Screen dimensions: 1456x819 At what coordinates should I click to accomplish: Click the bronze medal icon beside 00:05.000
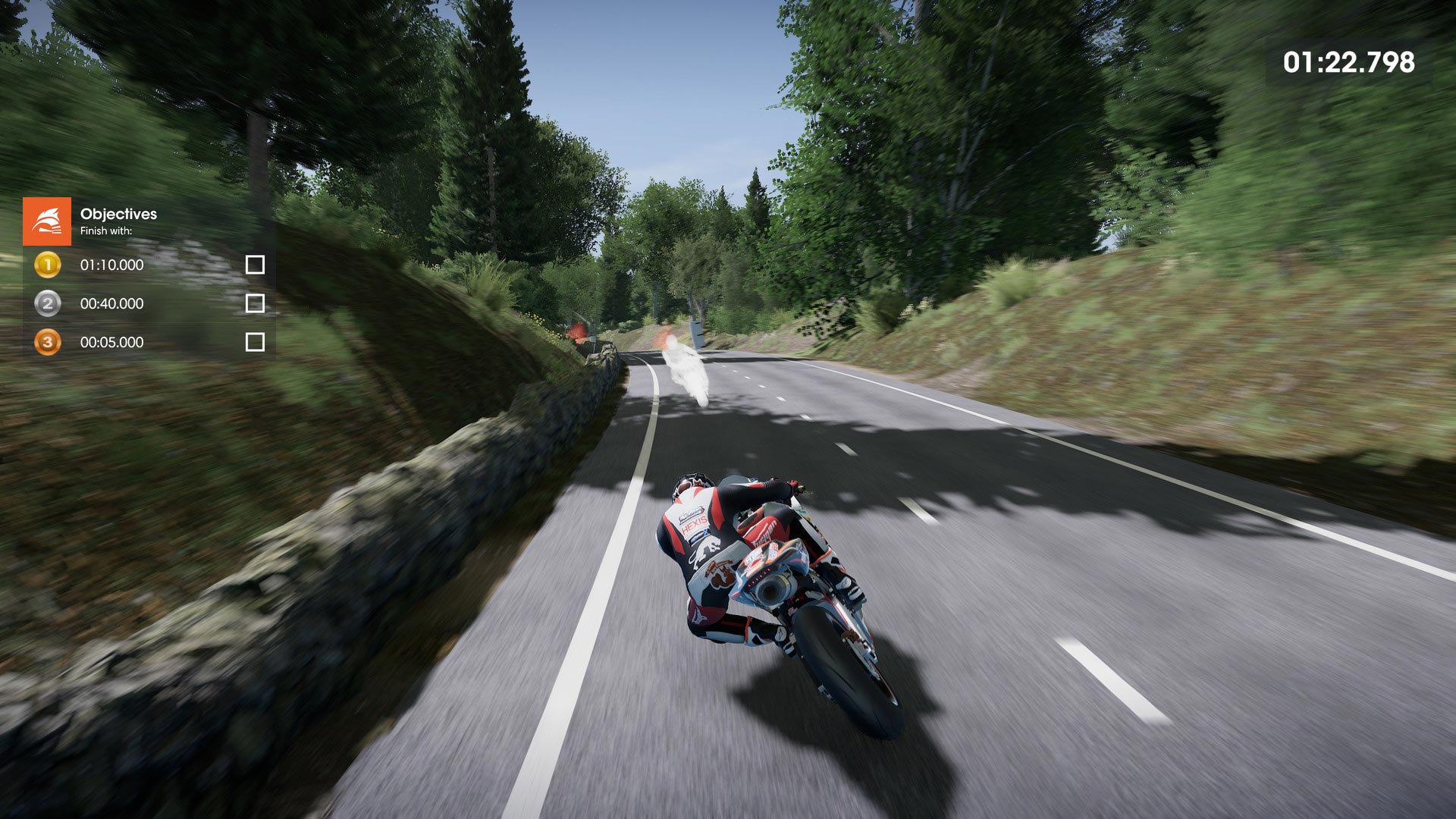click(47, 342)
